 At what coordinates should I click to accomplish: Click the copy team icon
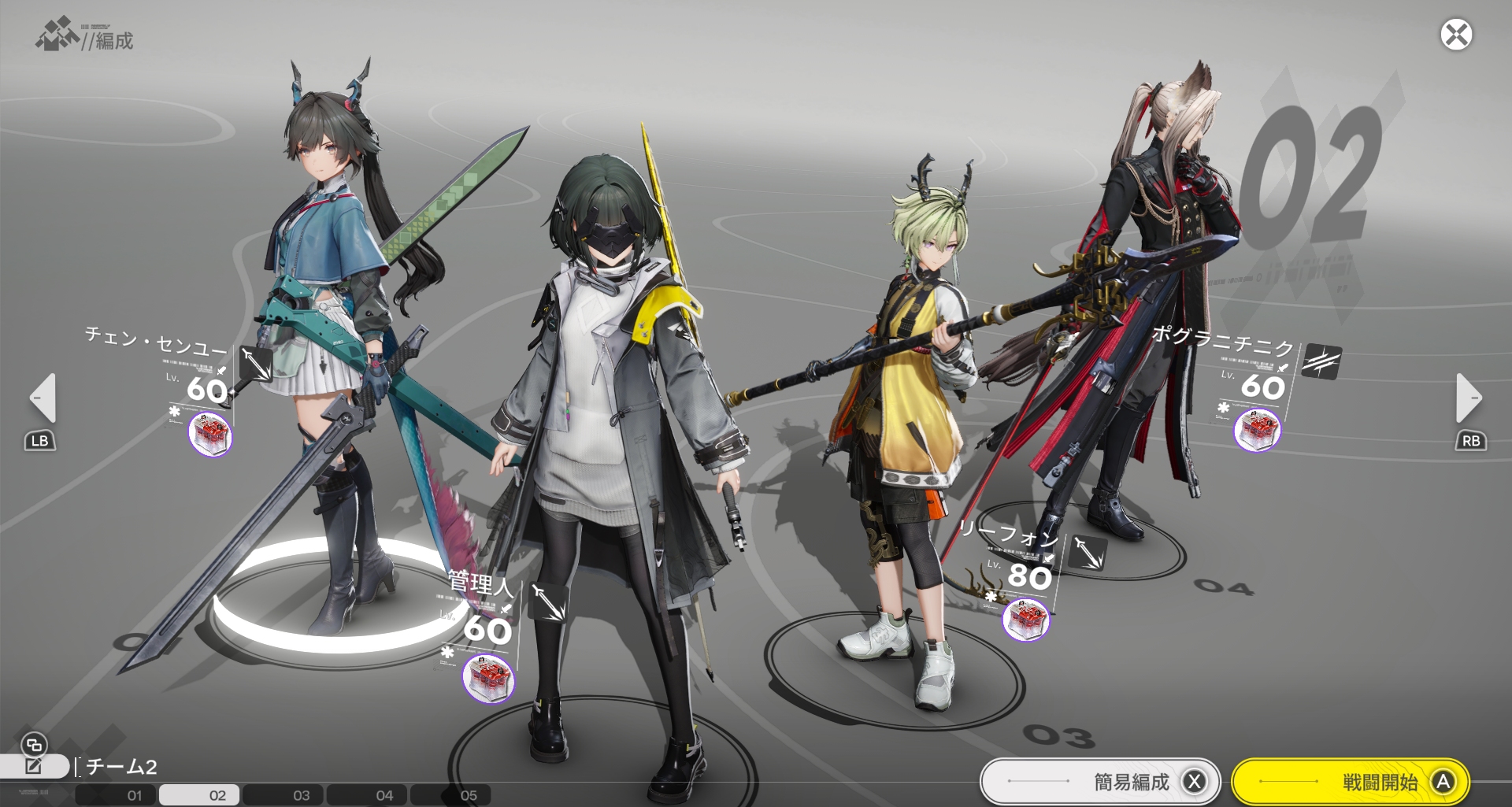click(34, 744)
